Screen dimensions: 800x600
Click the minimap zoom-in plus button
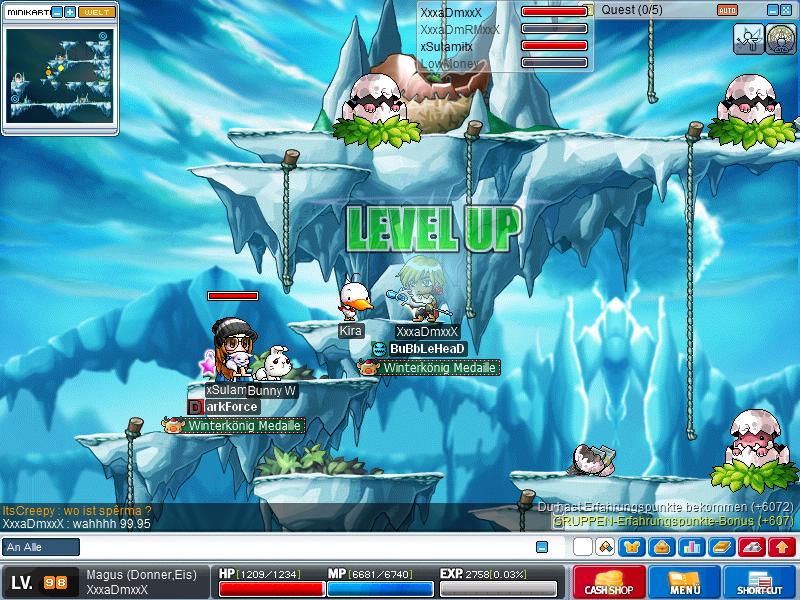pyautogui.click(x=70, y=12)
